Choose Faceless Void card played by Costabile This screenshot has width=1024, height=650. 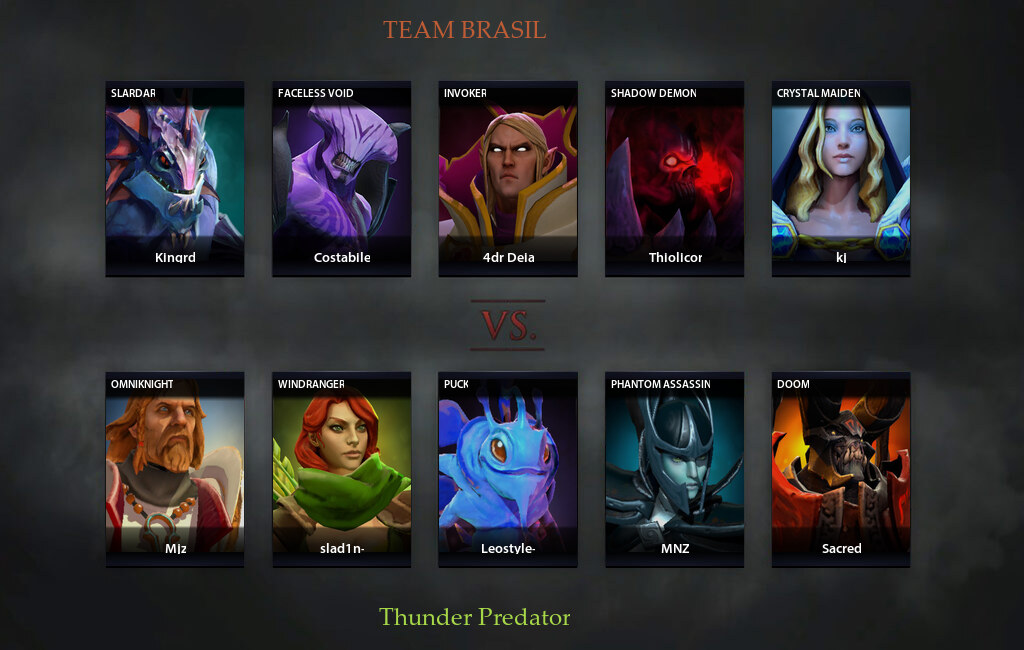coord(341,179)
